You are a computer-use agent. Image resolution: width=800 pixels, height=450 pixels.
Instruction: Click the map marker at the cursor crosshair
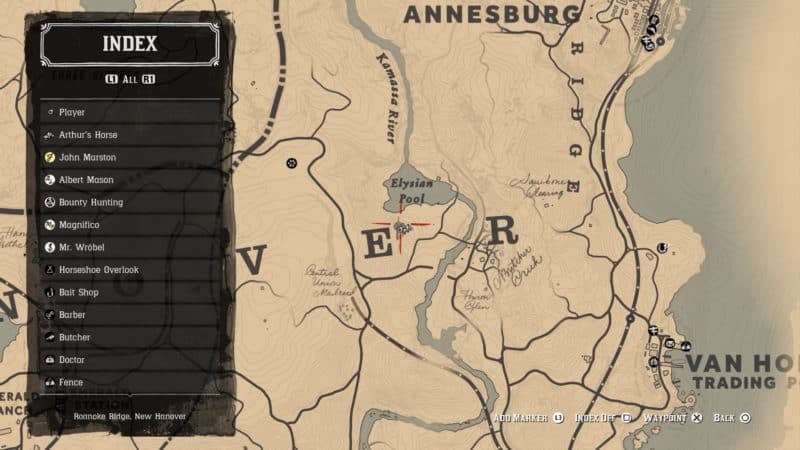(402, 229)
